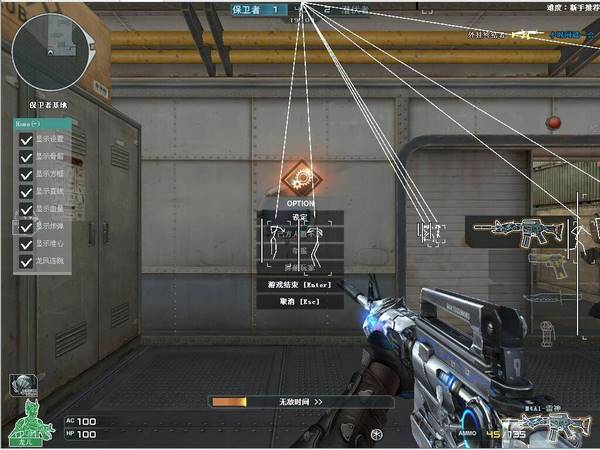Toggle the 显示设置 checkbox
The height and width of the screenshot is (450, 600).
[x=26, y=140]
